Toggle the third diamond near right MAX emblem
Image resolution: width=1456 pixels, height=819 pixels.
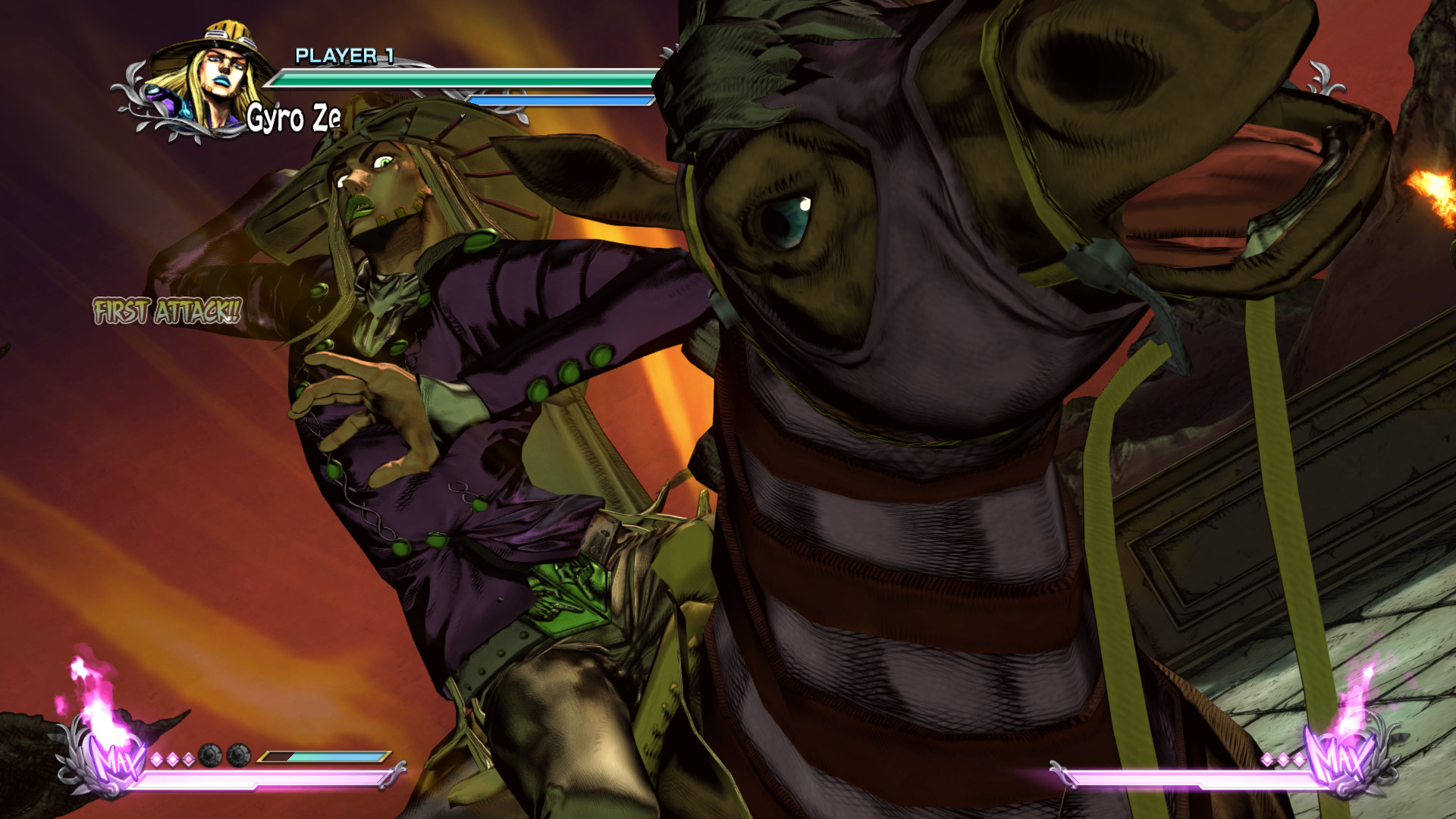point(1298,759)
